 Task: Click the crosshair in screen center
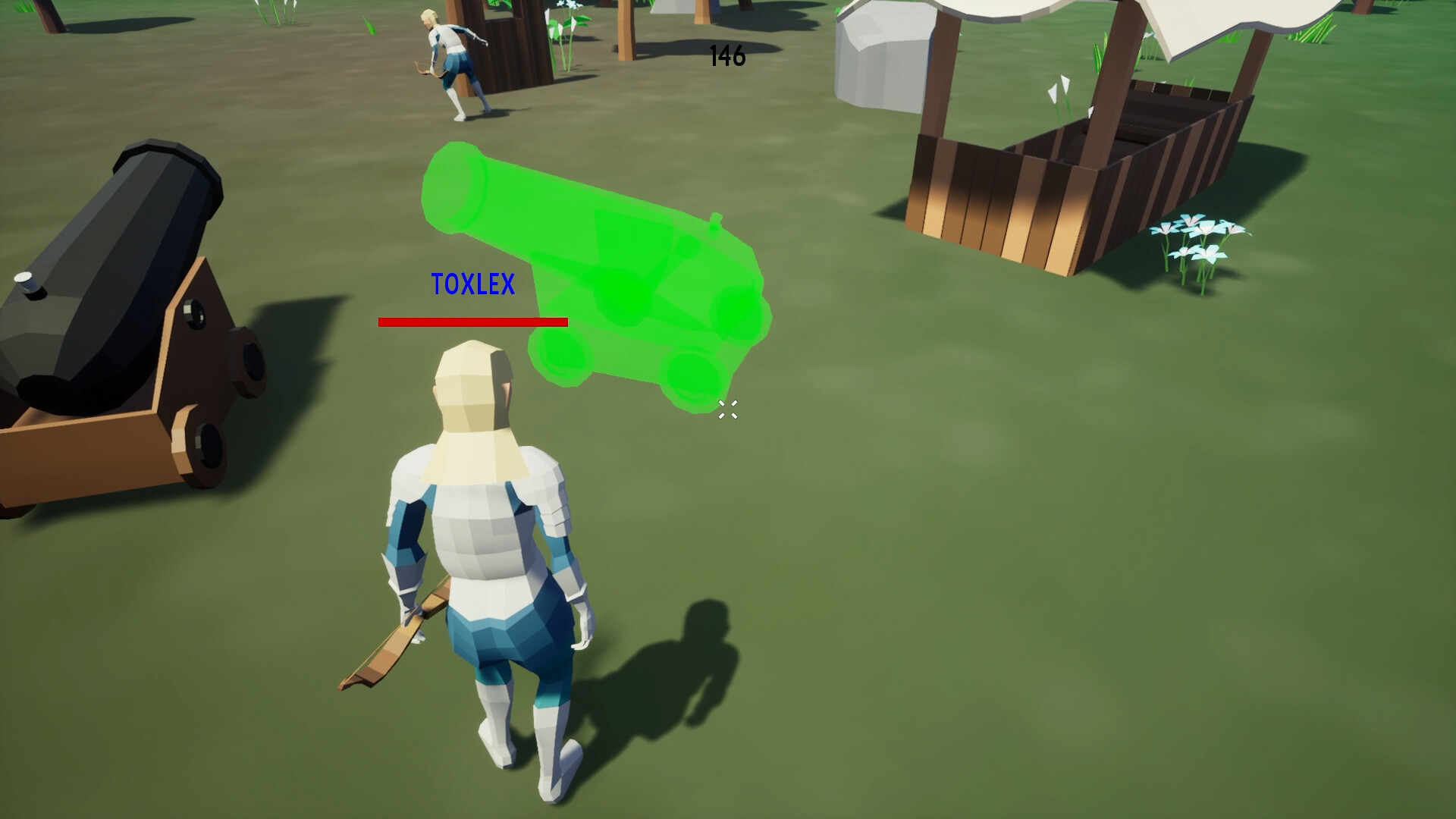pos(727,410)
